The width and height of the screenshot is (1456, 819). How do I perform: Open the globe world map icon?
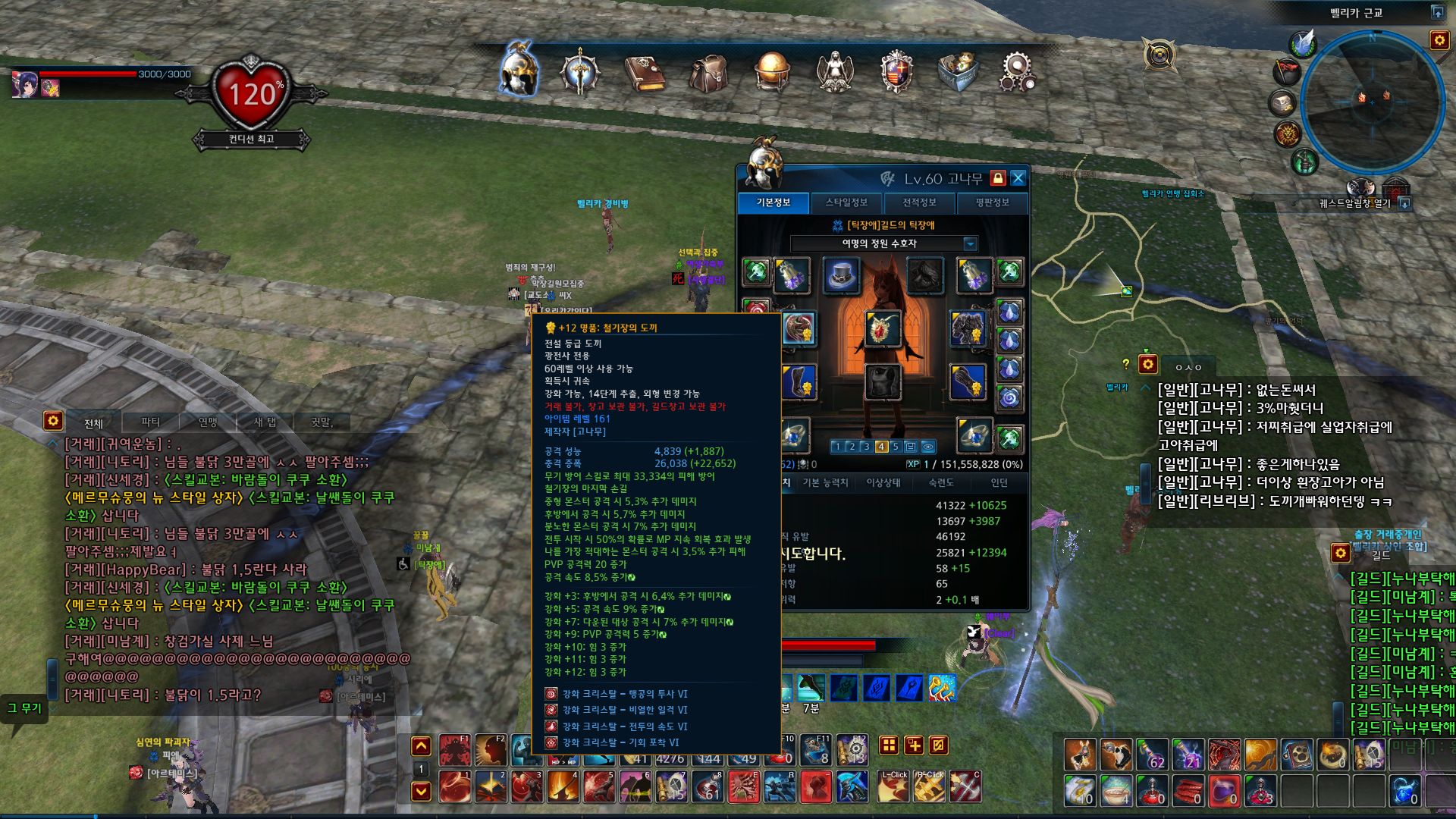[x=772, y=72]
